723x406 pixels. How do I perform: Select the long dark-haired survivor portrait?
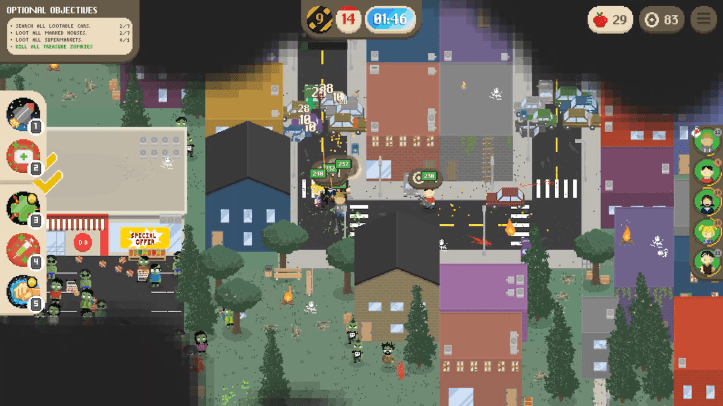point(707,201)
